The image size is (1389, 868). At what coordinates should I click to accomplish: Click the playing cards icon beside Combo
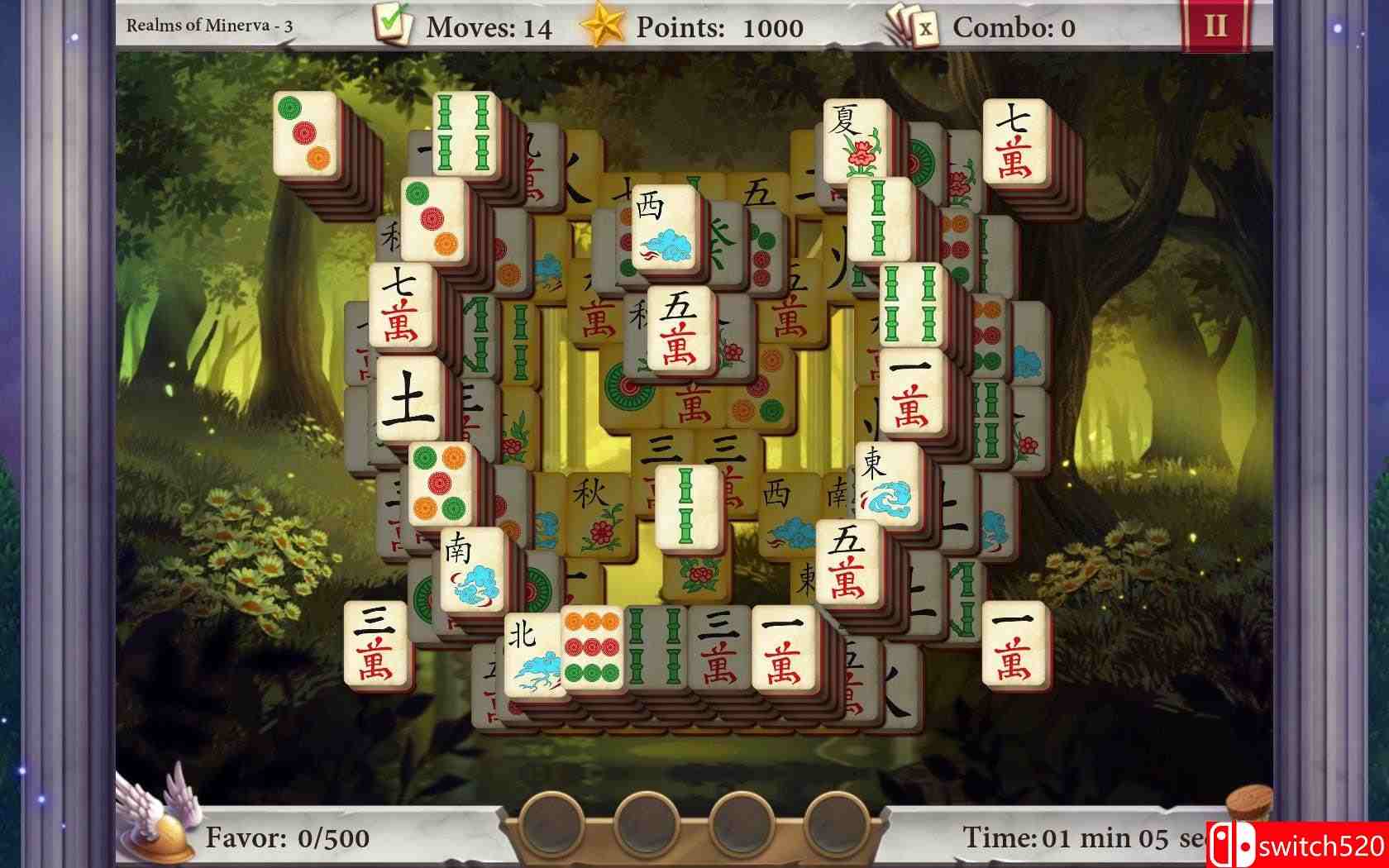(910, 26)
